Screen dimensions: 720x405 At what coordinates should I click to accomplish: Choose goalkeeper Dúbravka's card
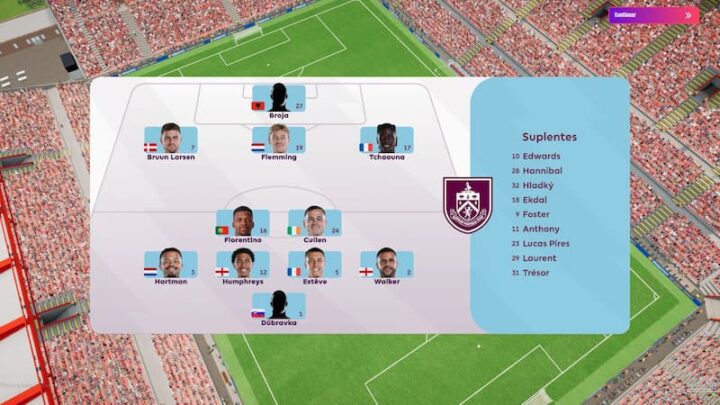[279, 307]
